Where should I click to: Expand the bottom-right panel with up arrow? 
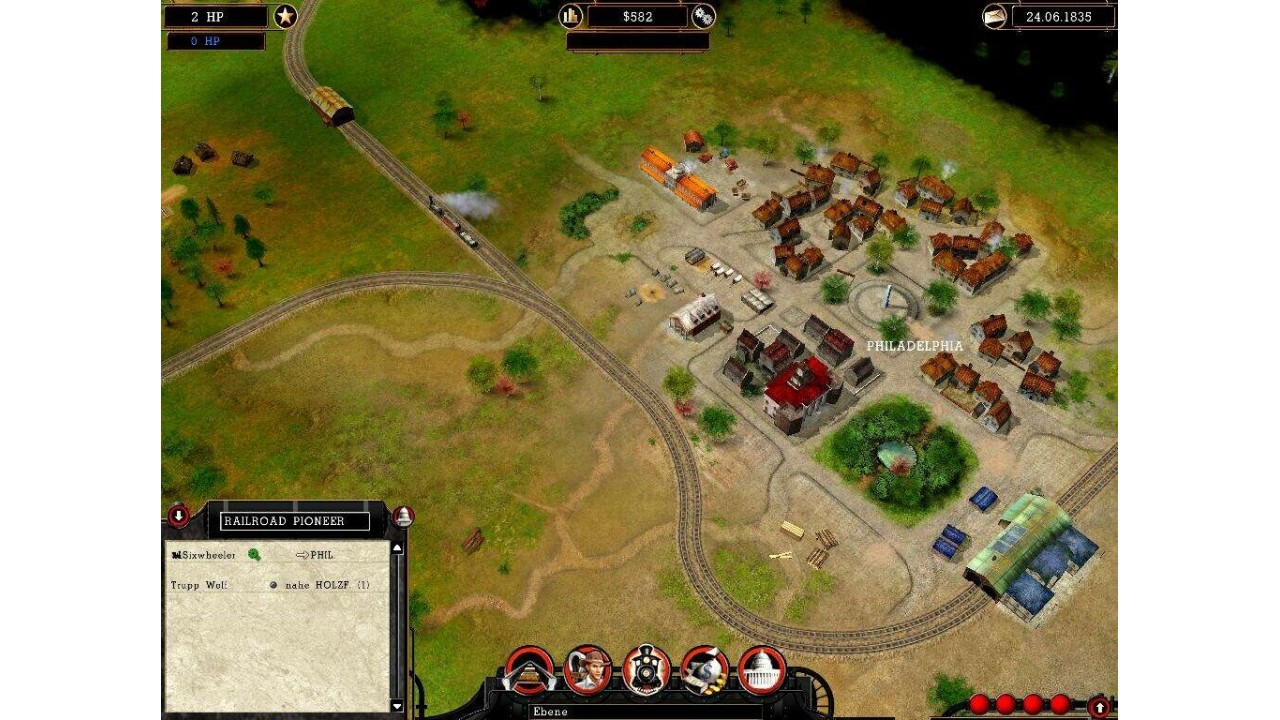[x=1099, y=707]
